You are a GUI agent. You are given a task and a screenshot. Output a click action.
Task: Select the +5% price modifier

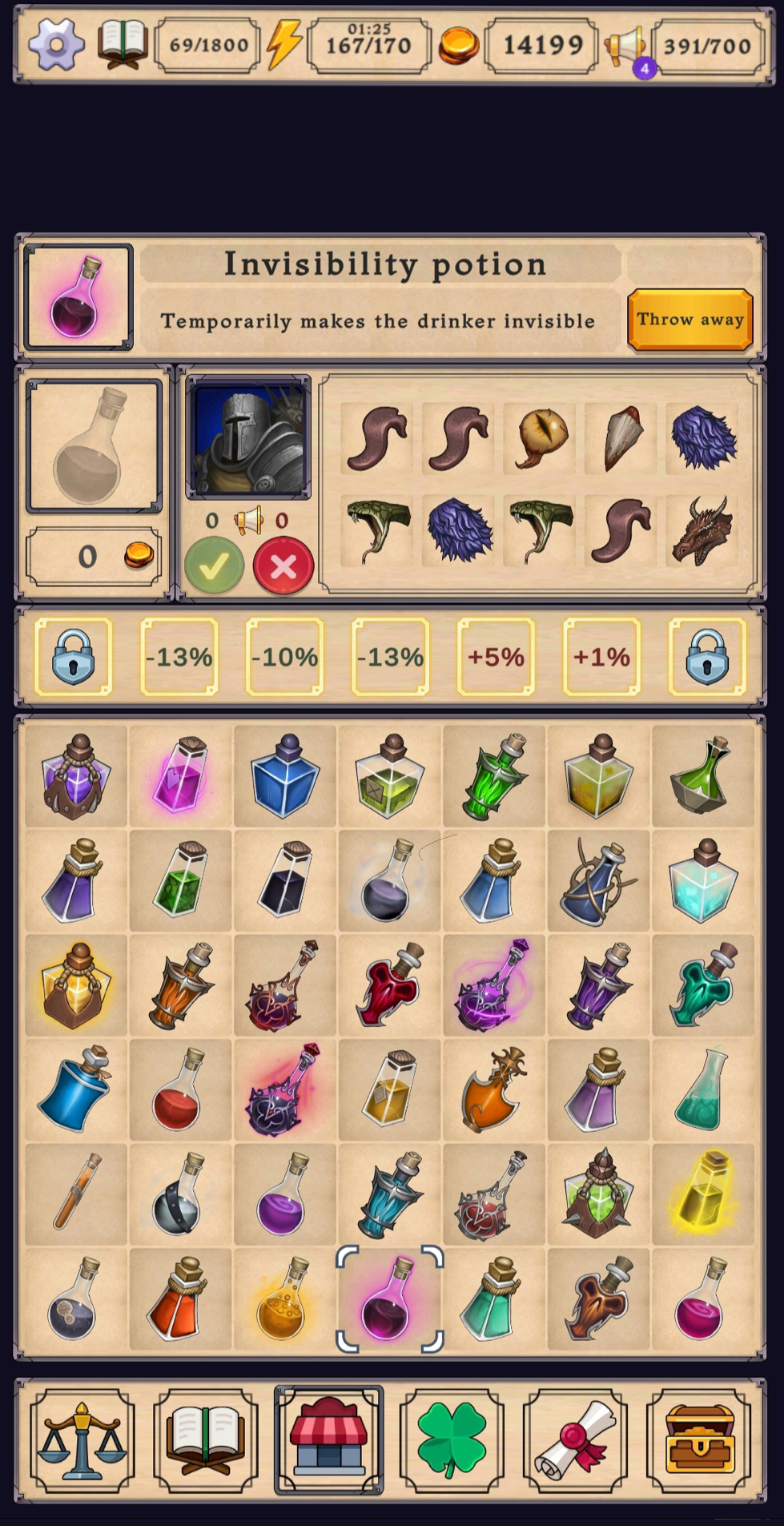pos(496,657)
